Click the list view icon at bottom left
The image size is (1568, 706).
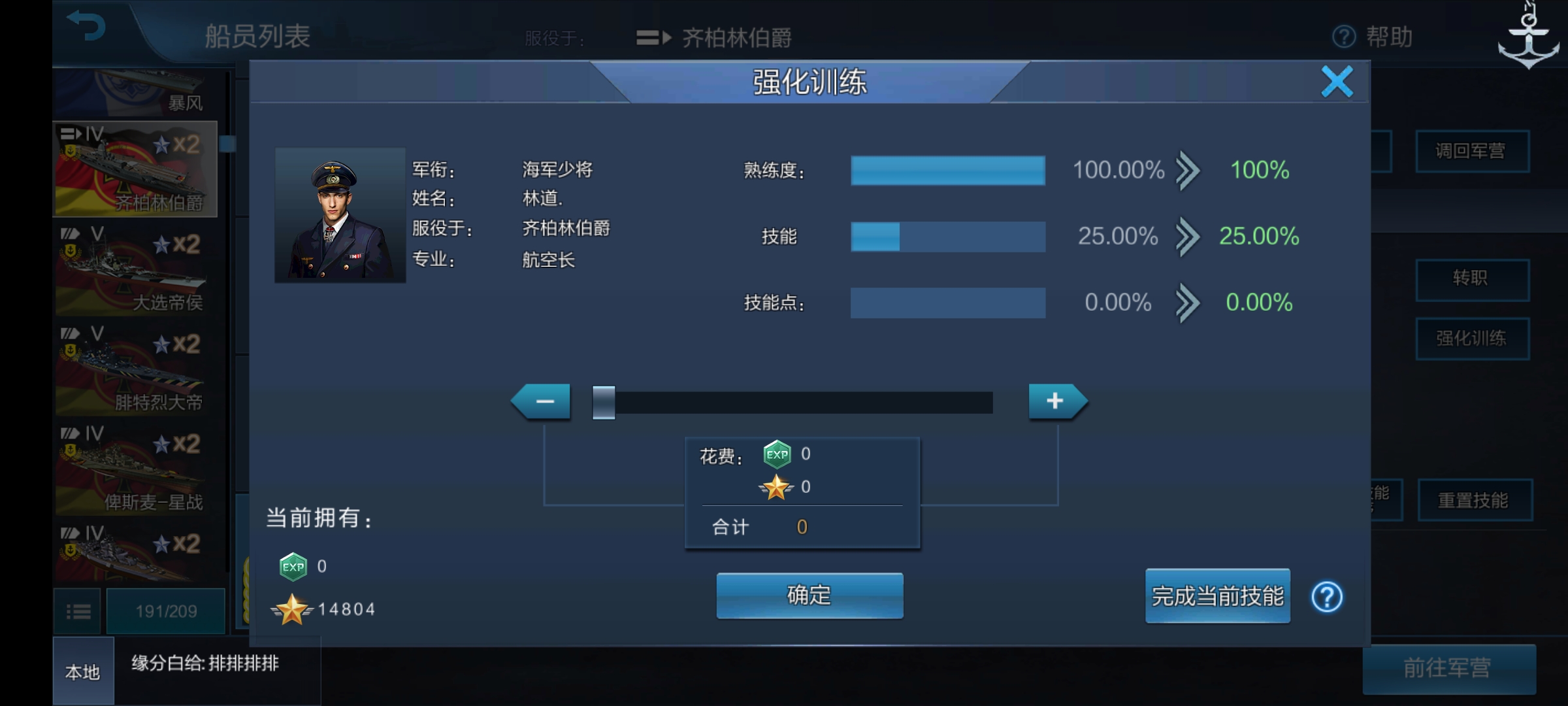point(78,610)
